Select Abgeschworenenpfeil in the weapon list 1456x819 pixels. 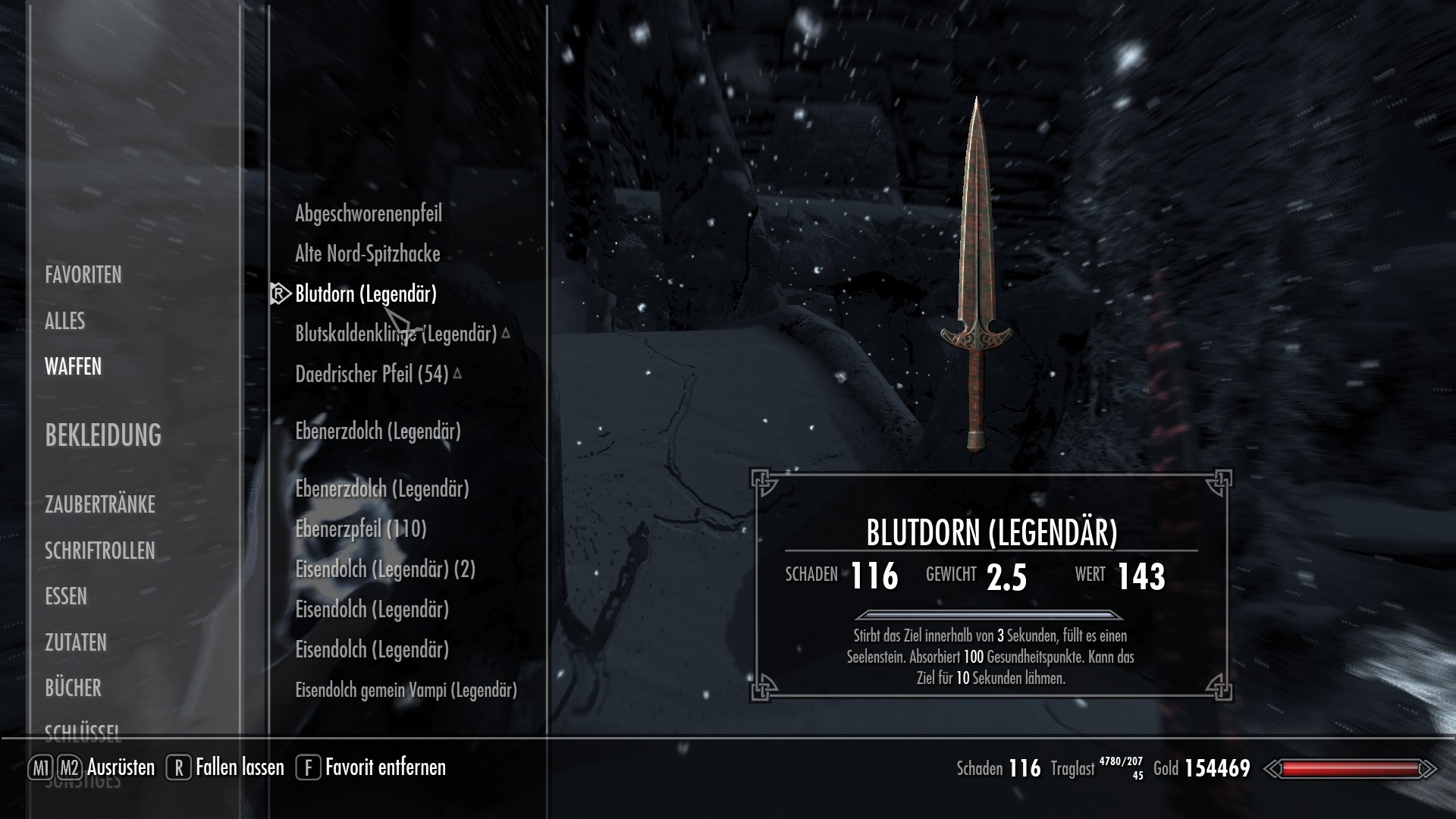coord(369,214)
